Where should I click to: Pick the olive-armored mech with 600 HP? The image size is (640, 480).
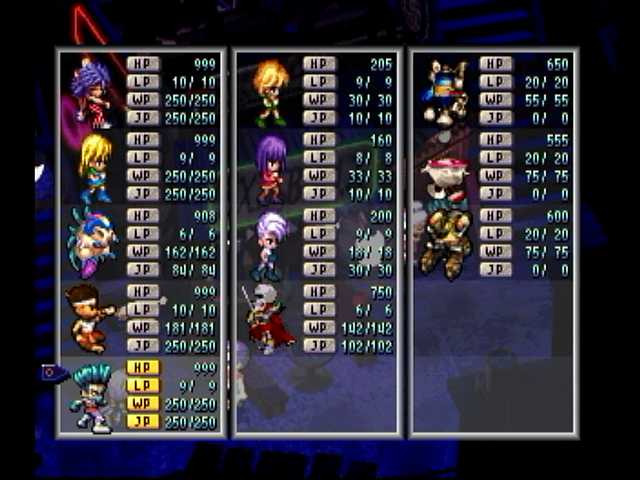pos(445,242)
